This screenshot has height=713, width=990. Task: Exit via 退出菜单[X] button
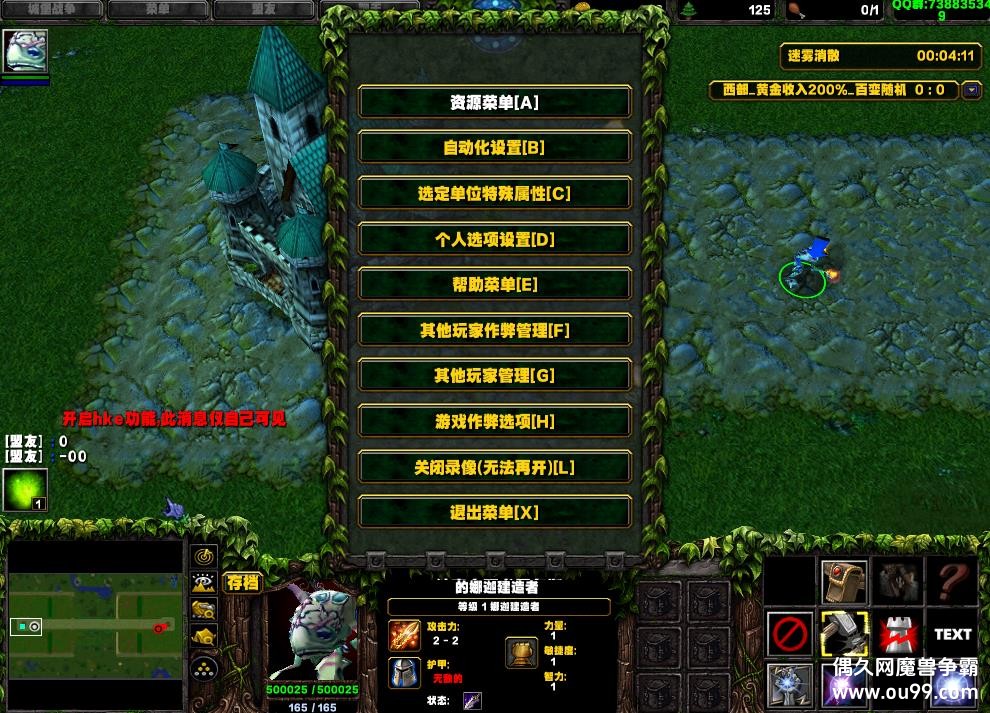coord(494,512)
